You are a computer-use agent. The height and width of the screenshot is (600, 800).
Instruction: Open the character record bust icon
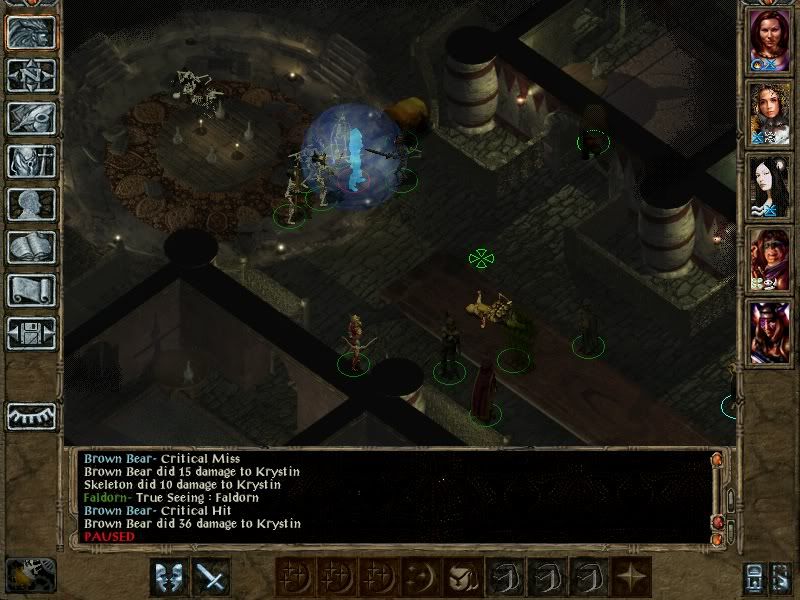click(x=30, y=204)
